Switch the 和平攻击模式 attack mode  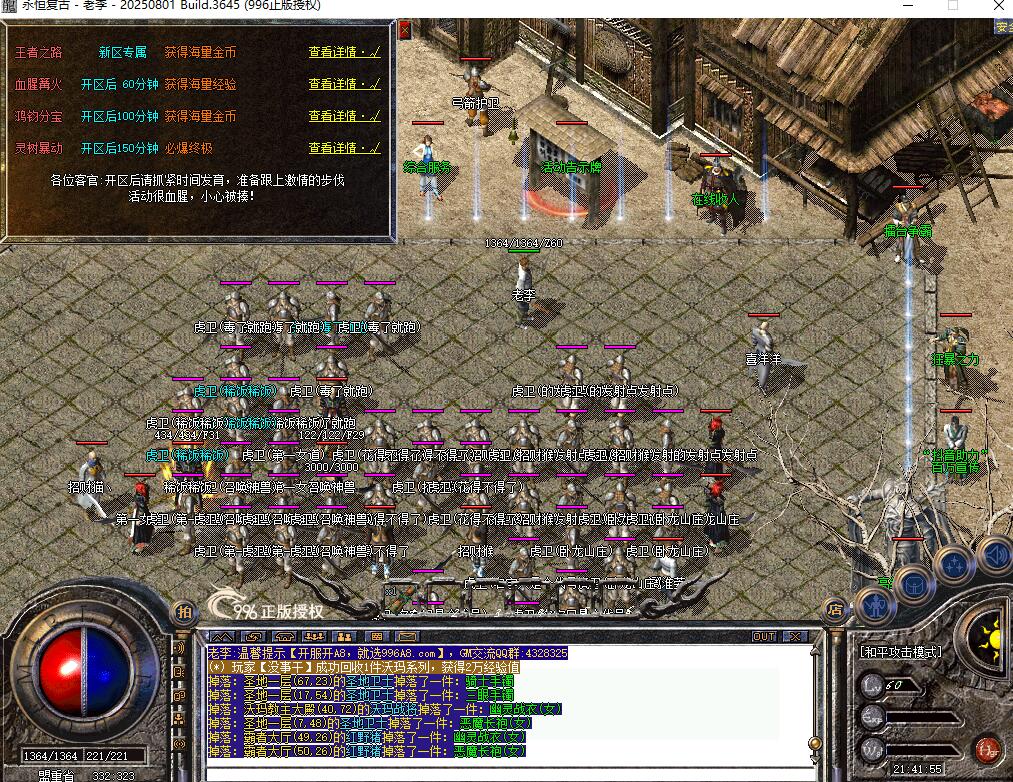pyautogui.click(x=900, y=652)
